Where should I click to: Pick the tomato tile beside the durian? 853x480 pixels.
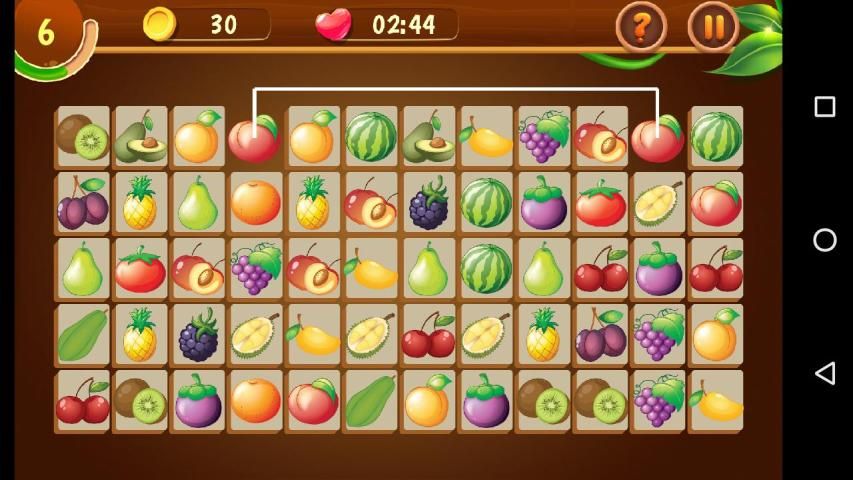pos(600,203)
